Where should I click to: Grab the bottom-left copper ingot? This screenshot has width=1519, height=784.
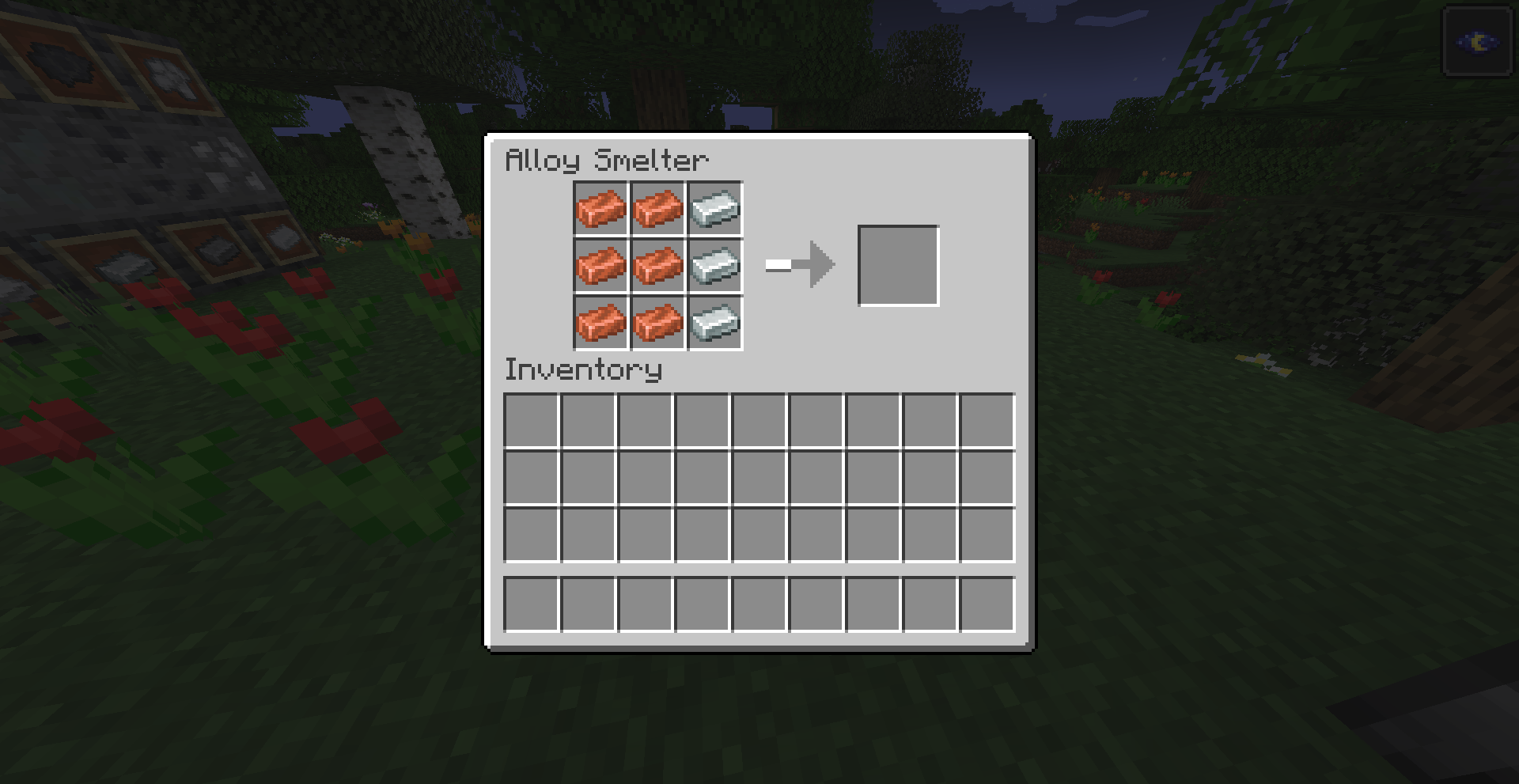601,322
